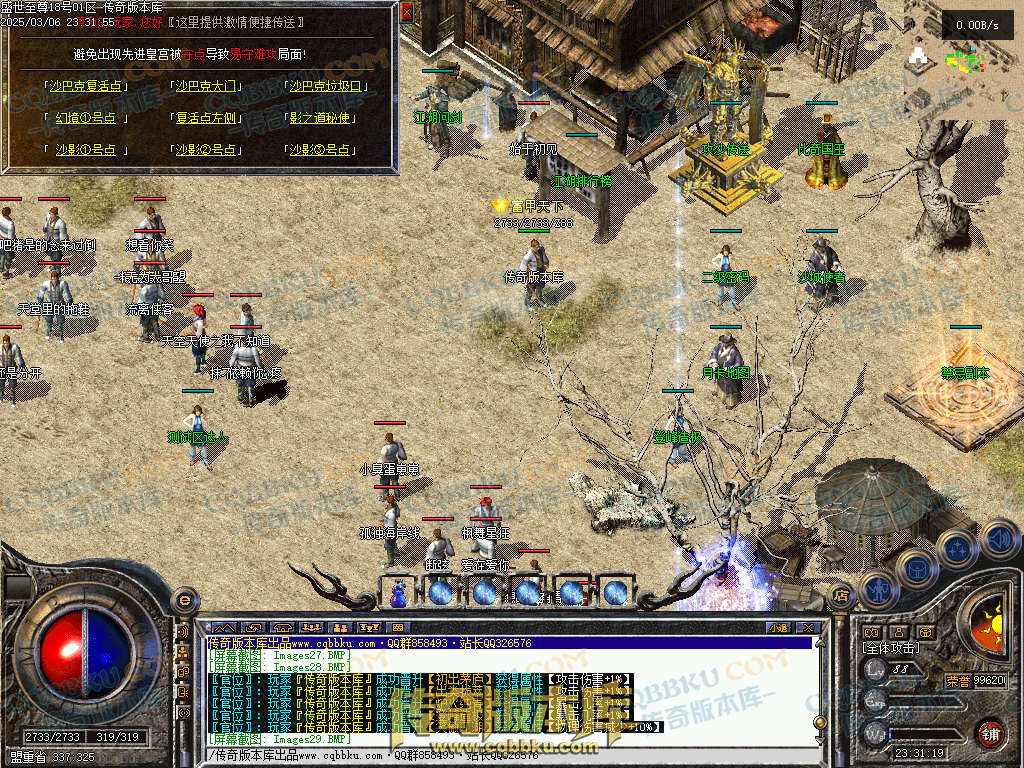Teleport to 沙影①号点

tap(86, 150)
